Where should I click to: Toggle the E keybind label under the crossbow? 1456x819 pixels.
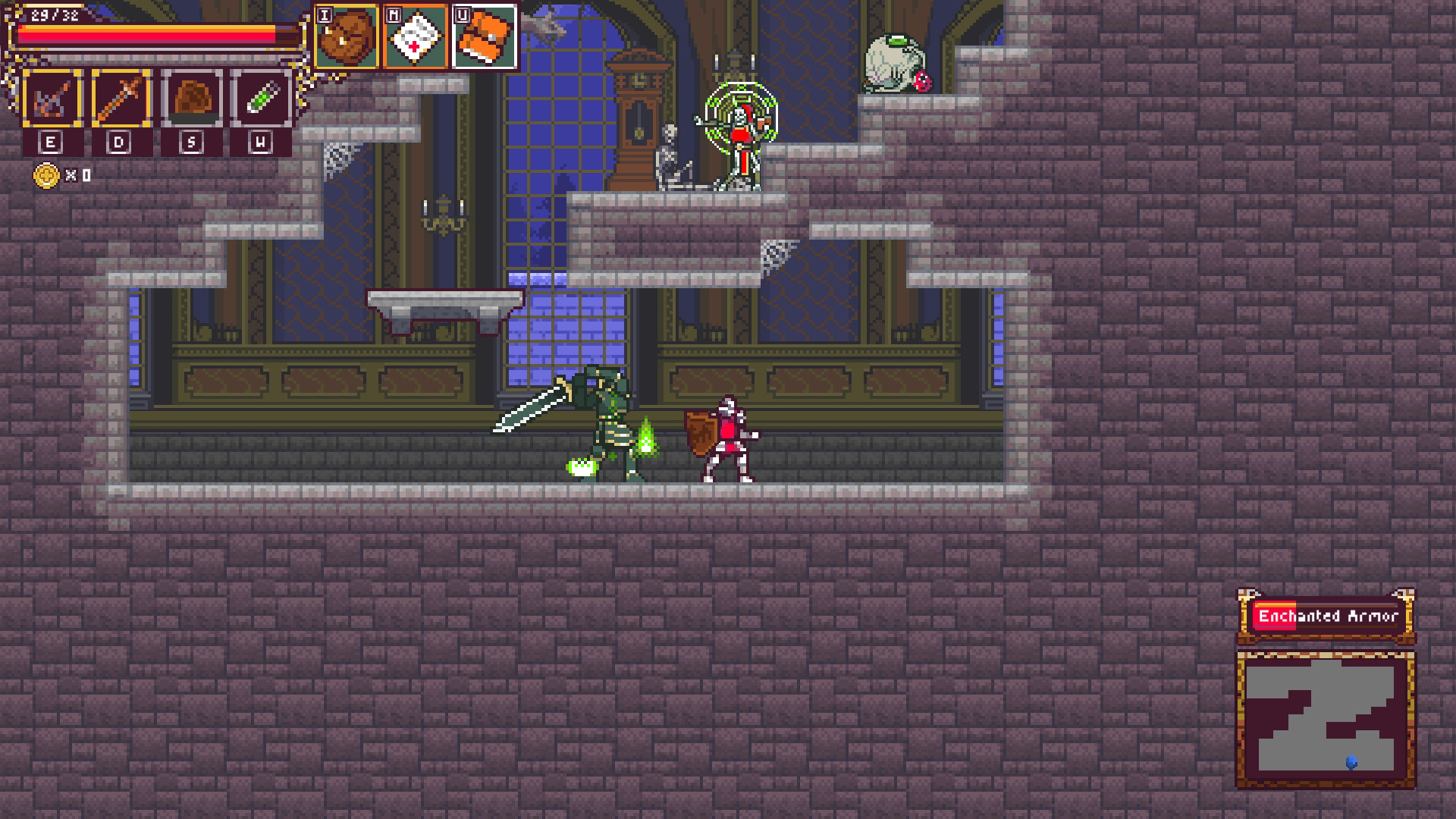pos(50,140)
